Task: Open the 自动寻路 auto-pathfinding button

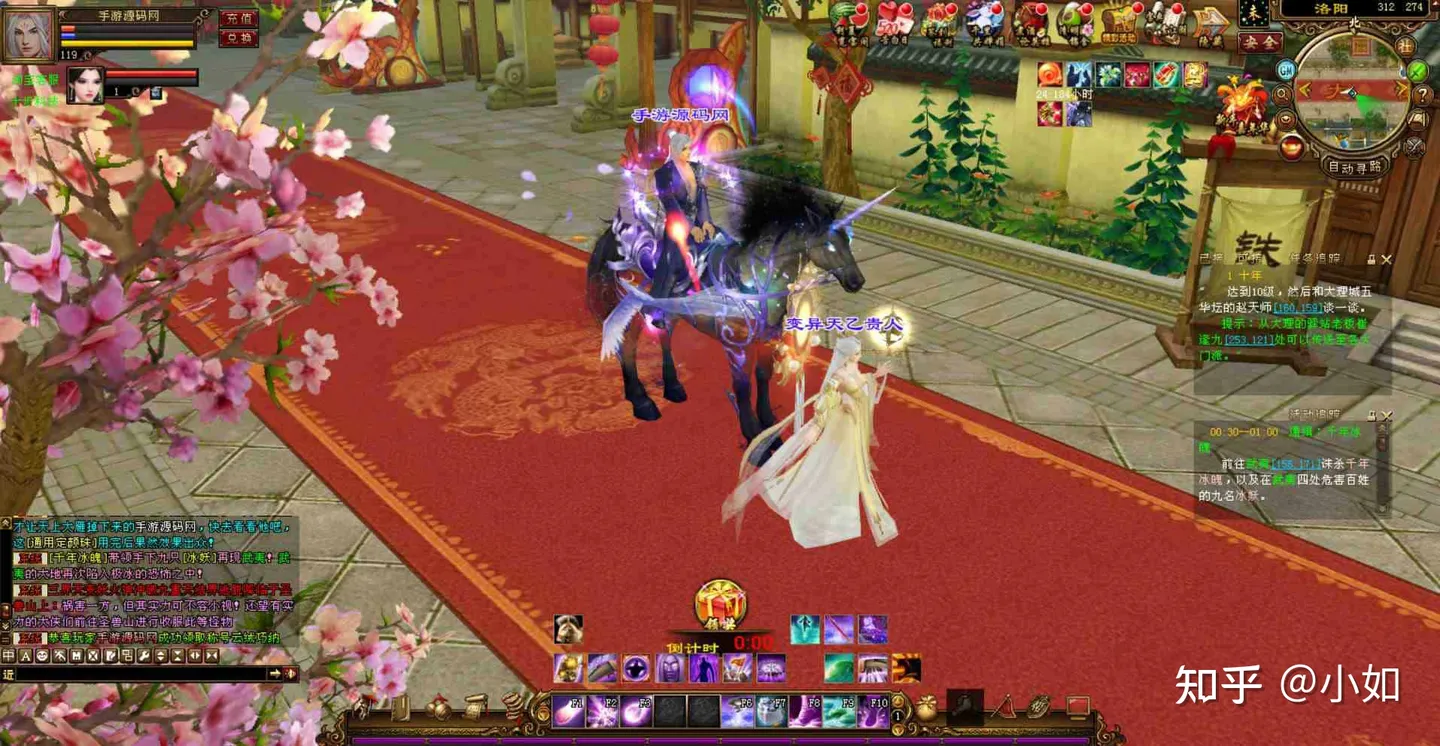Action: 1356,167
